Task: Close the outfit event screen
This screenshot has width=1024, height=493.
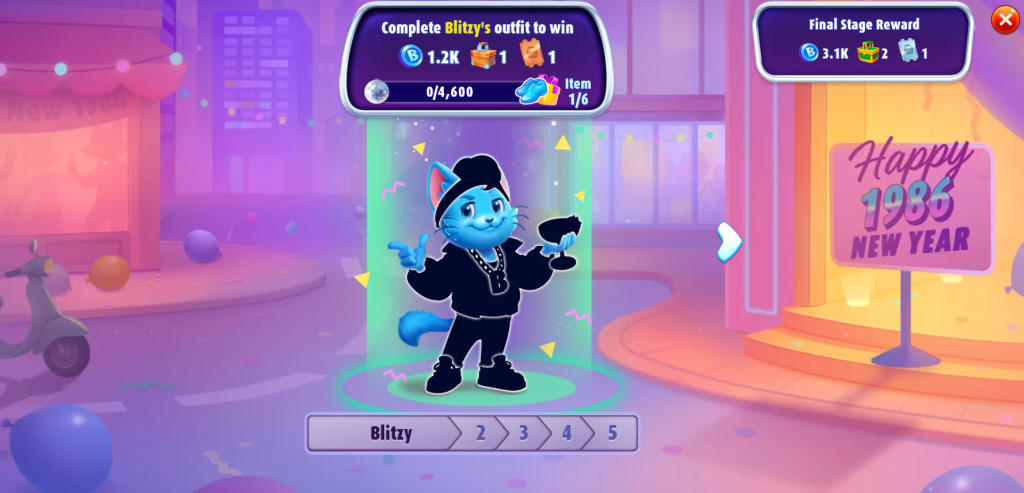Action: tap(1003, 20)
